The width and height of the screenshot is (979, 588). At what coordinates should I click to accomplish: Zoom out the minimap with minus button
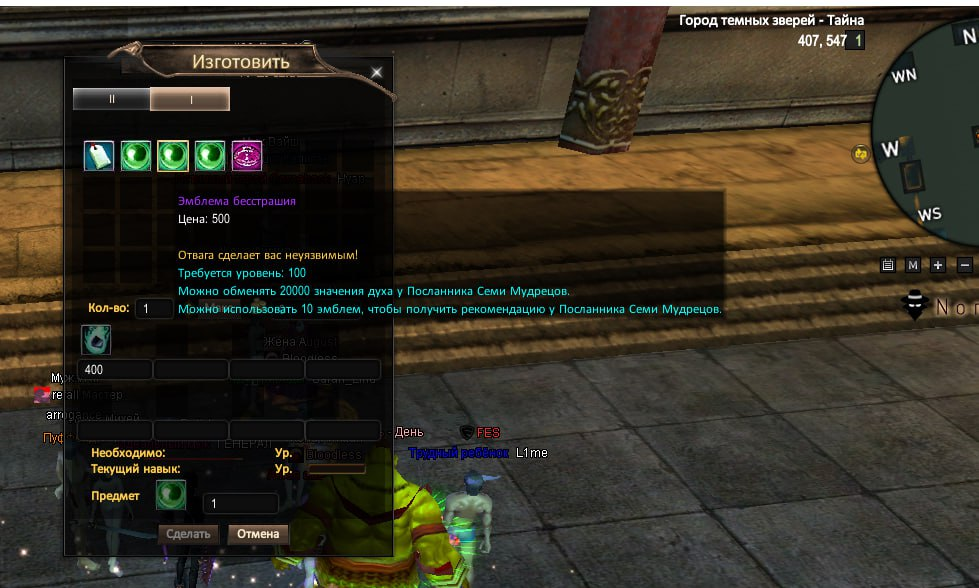pyautogui.click(x=964, y=265)
